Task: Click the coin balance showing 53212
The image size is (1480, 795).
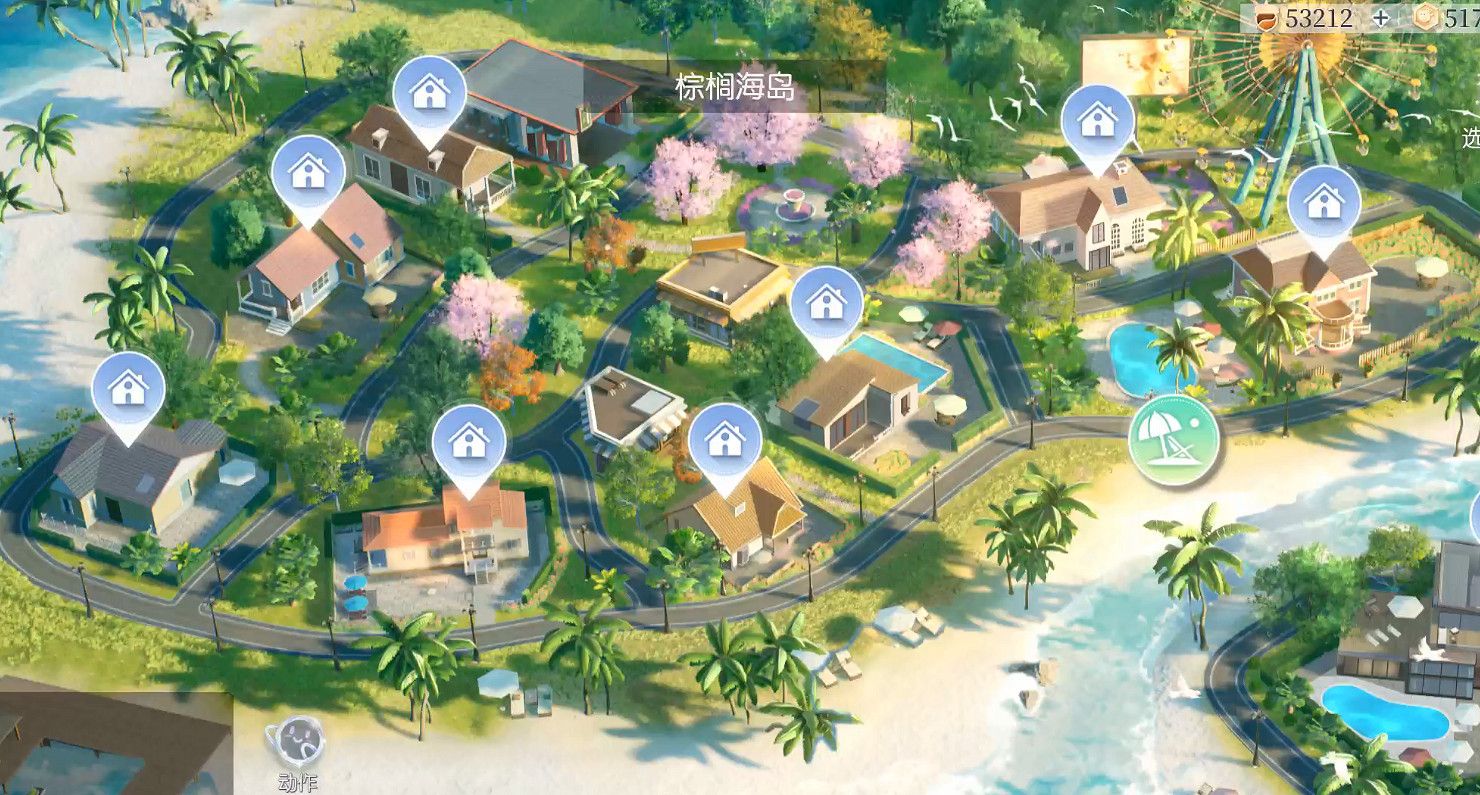Action: (1320, 17)
